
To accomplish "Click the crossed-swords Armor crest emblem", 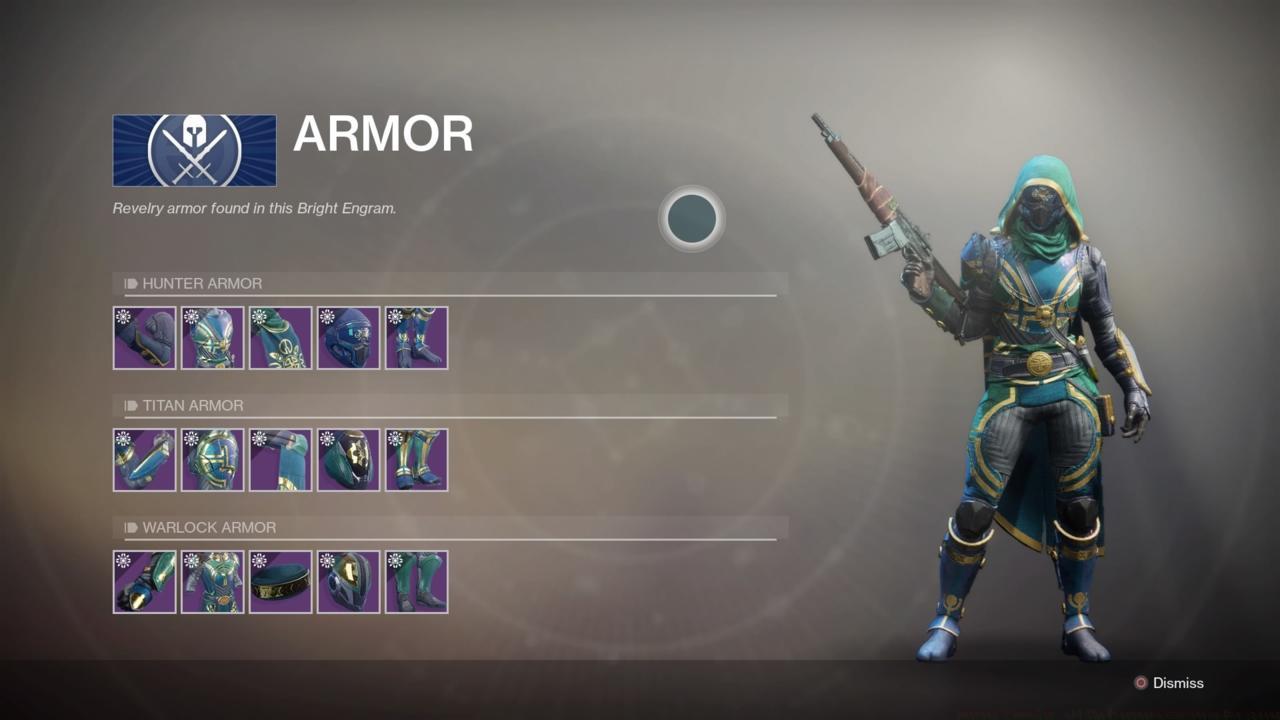I will [x=193, y=149].
